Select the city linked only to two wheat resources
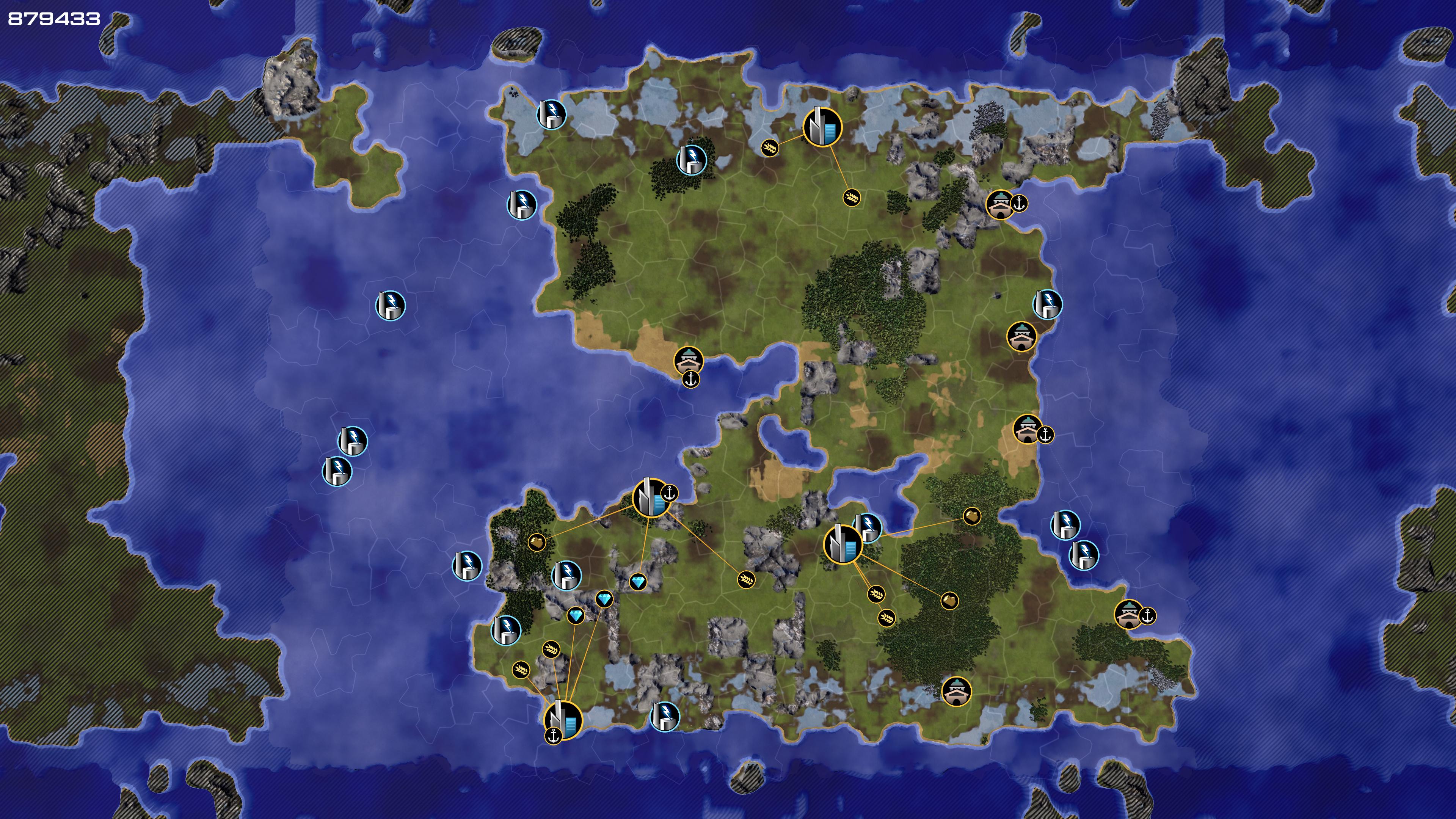This screenshot has height=819, width=1456. click(x=822, y=127)
